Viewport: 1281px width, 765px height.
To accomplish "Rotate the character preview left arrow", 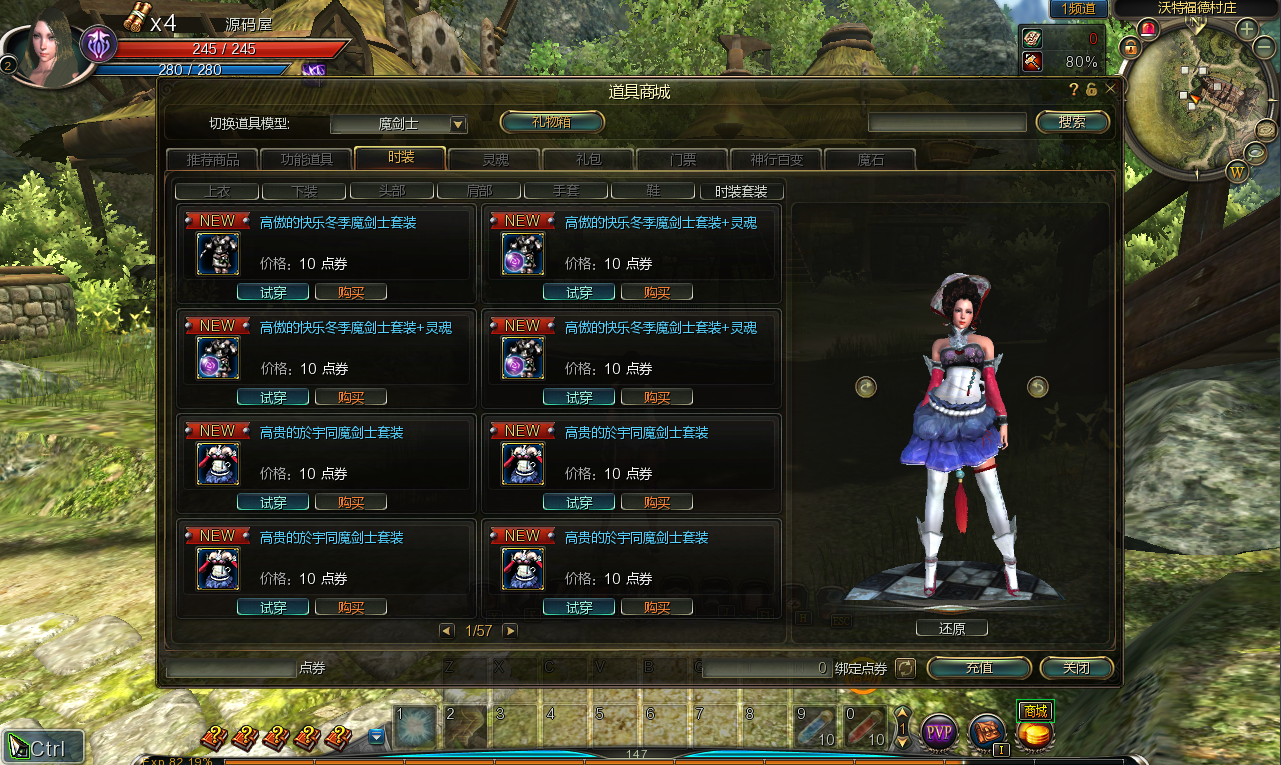I will (866, 387).
